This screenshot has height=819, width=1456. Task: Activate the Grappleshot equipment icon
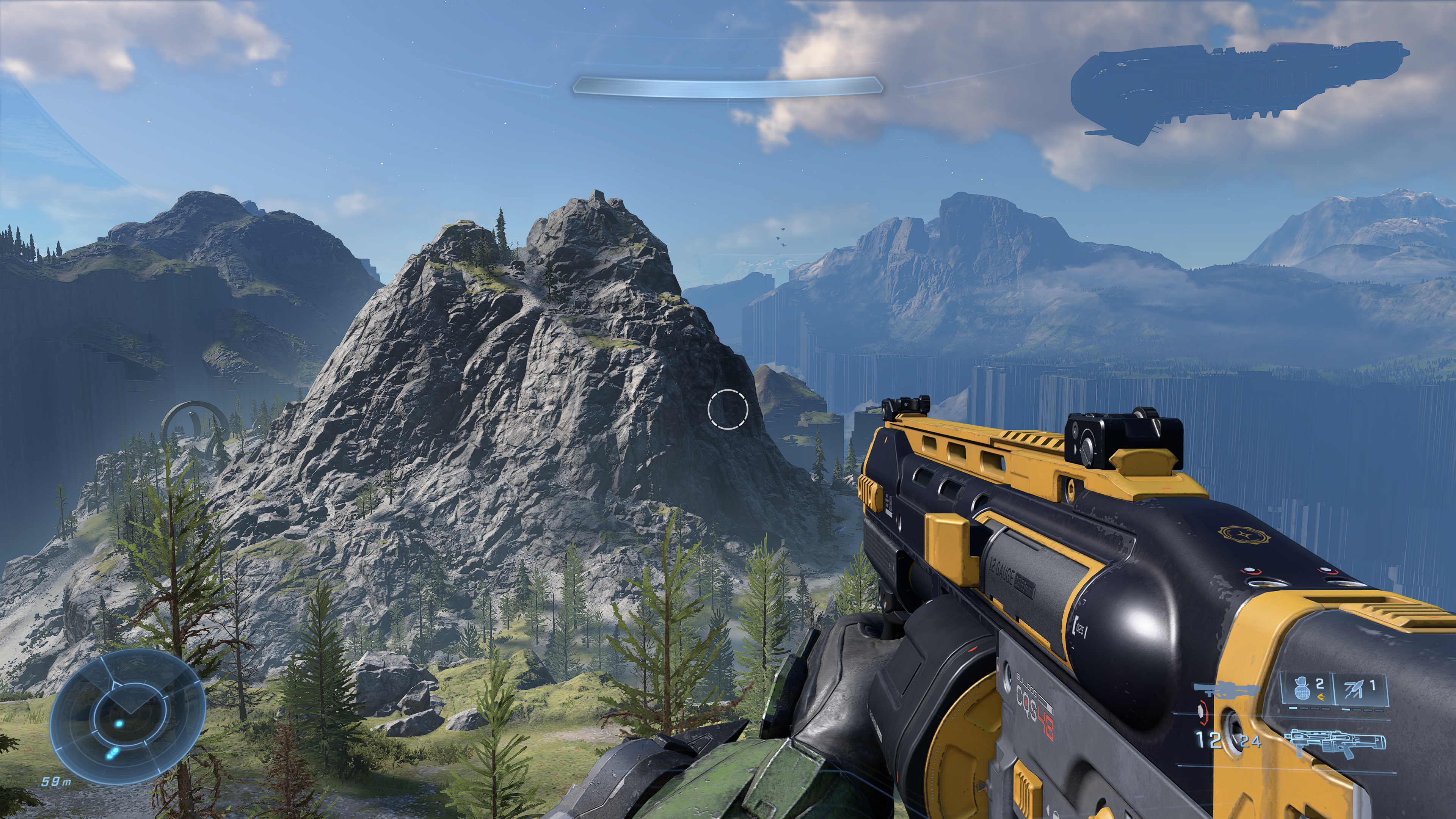click(1359, 689)
